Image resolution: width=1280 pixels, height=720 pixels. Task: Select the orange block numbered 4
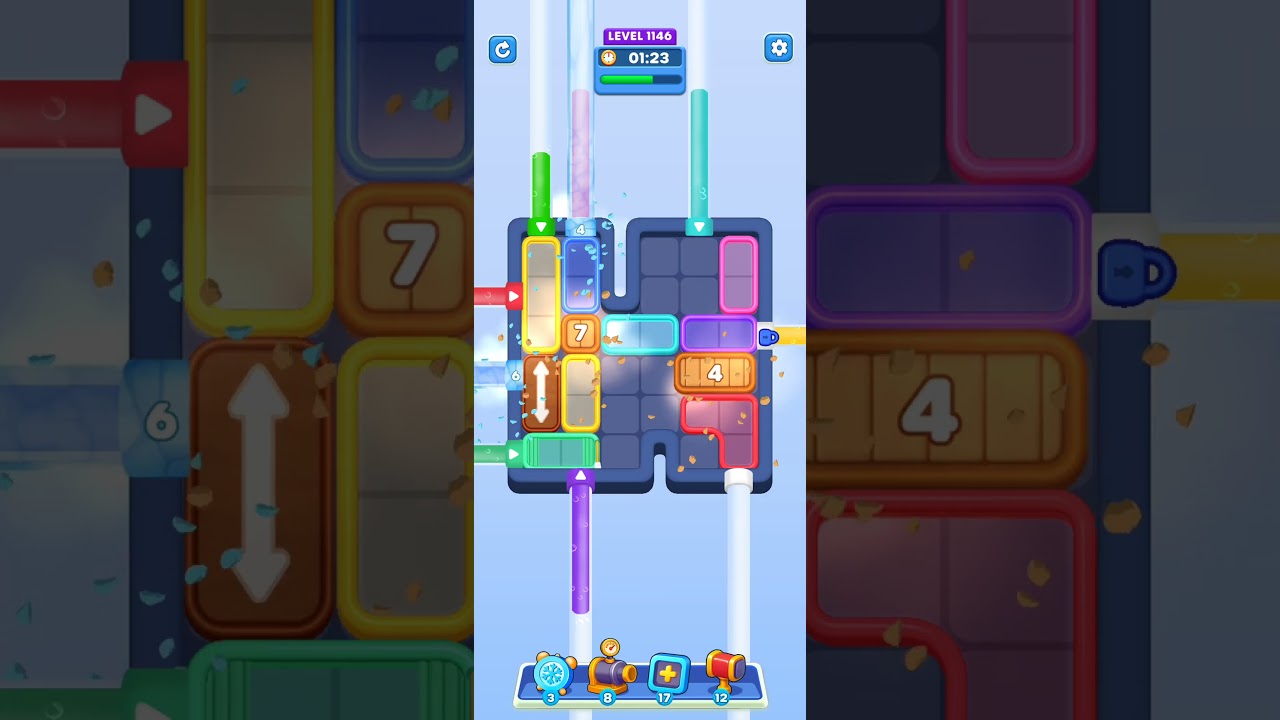[716, 374]
